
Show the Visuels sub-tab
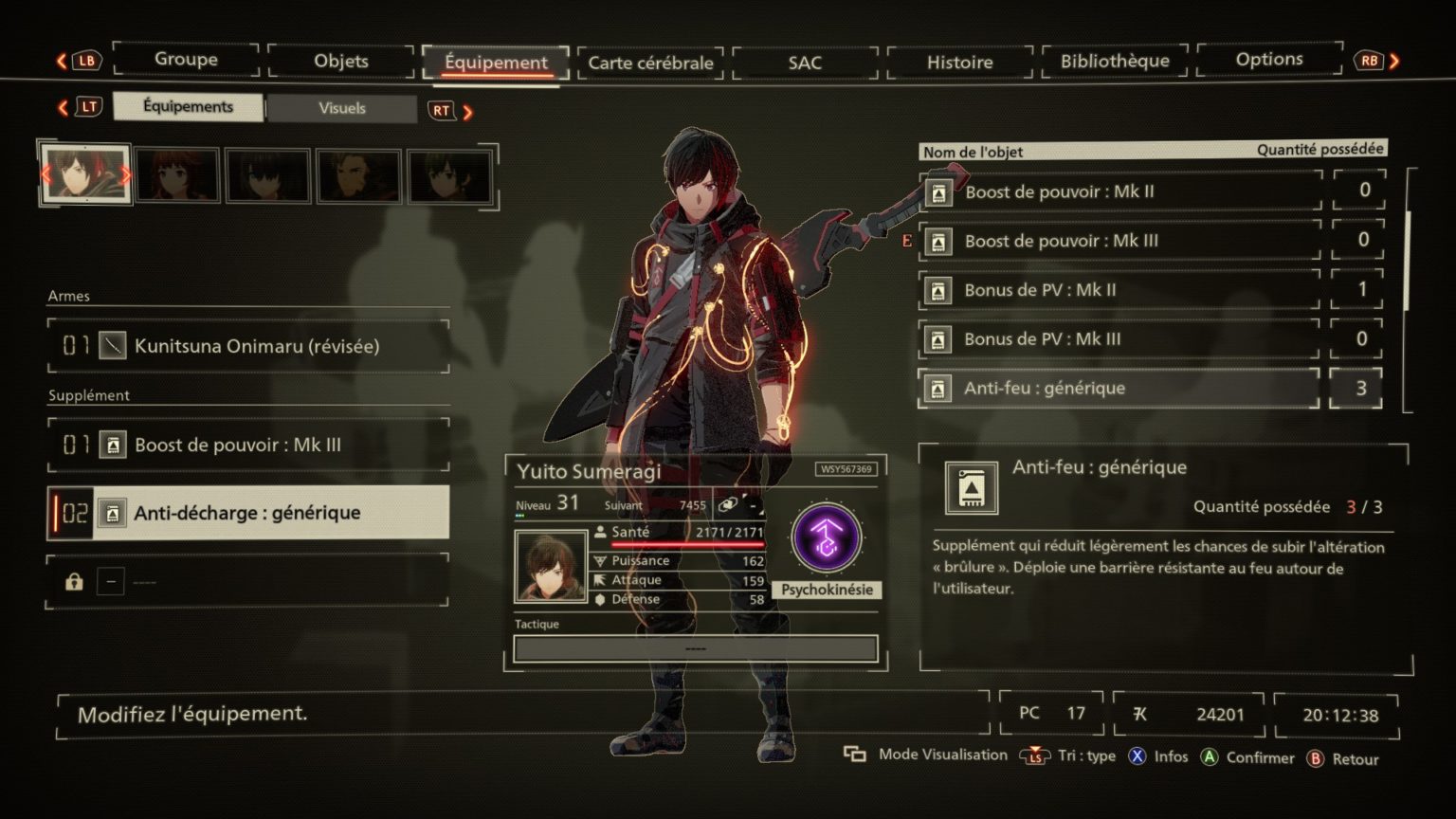[342, 108]
